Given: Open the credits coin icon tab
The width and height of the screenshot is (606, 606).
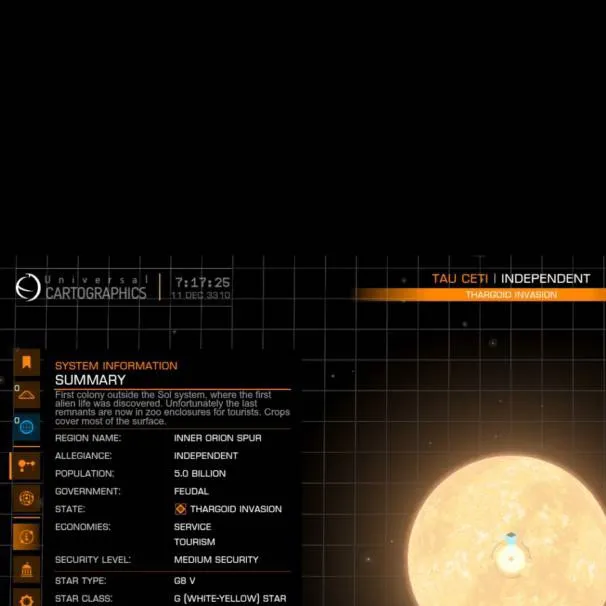Looking at the screenshot, I should coord(26,535).
